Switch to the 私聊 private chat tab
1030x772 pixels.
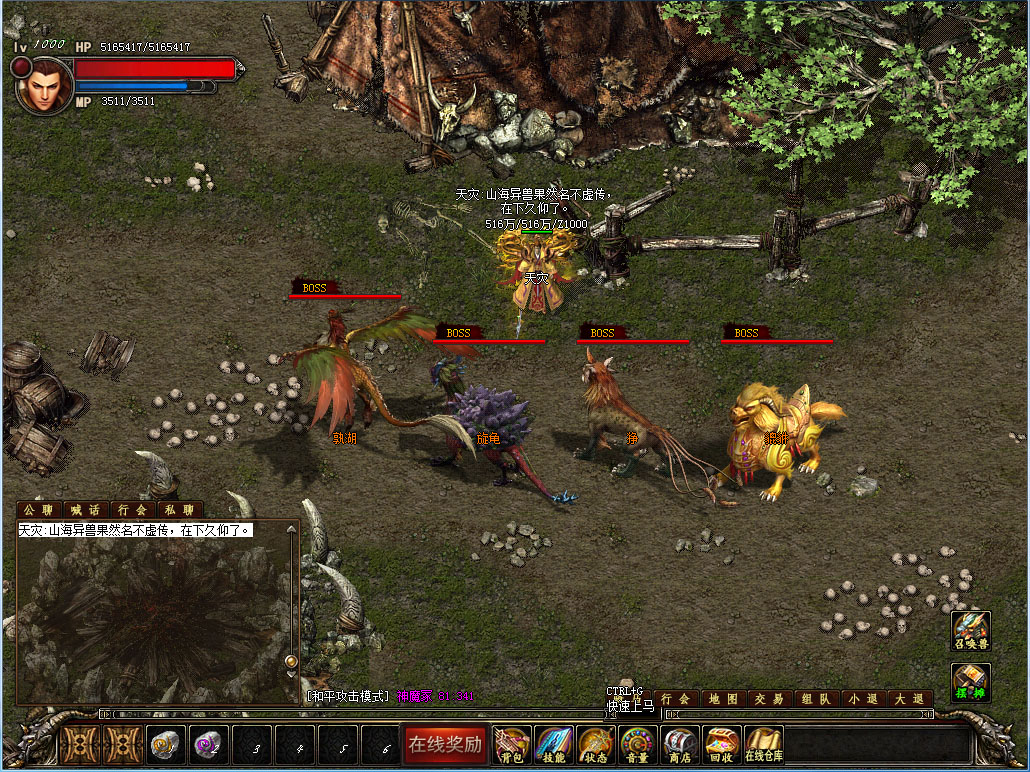coord(180,510)
